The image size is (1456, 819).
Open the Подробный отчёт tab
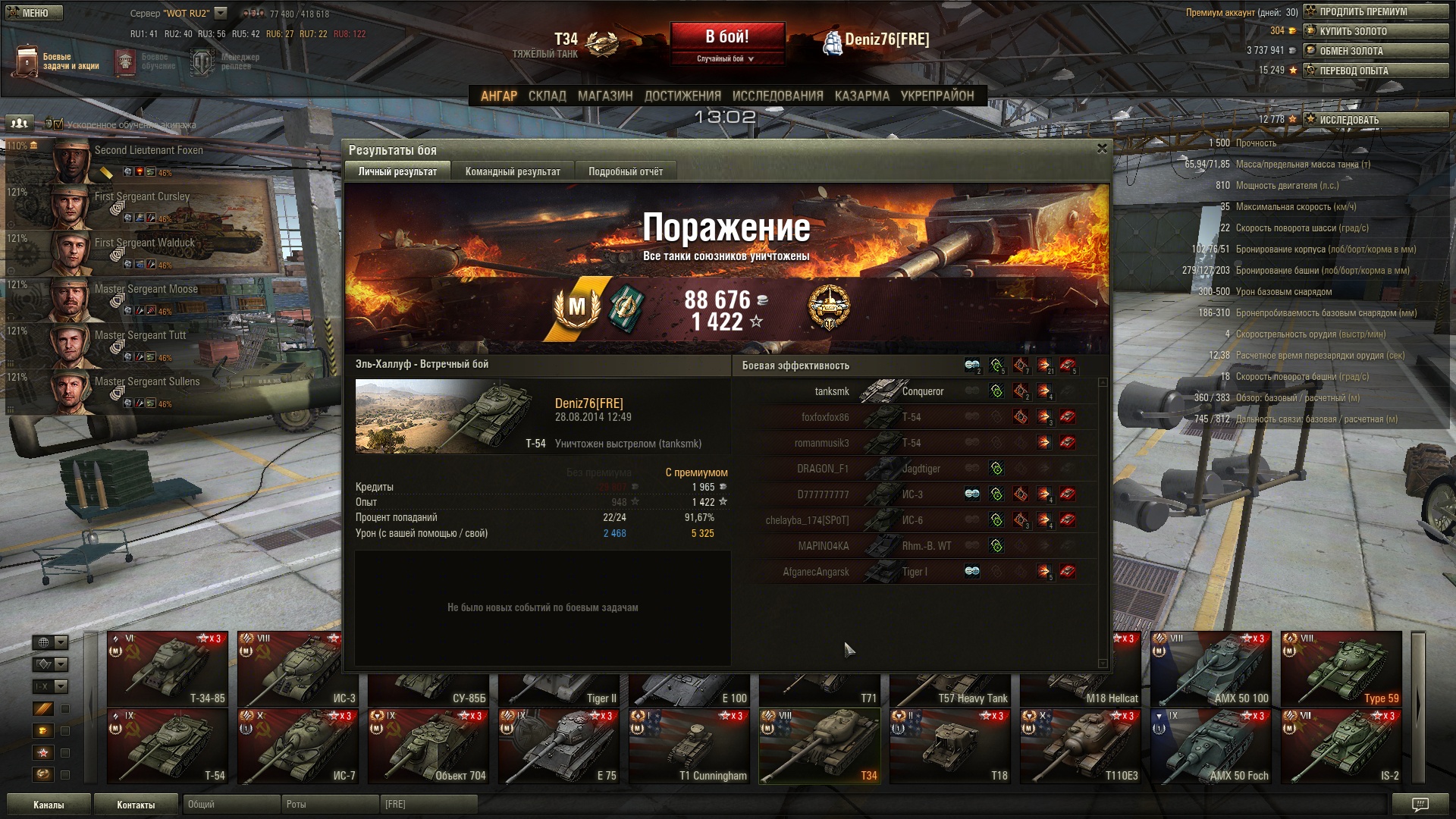[x=625, y=171]
